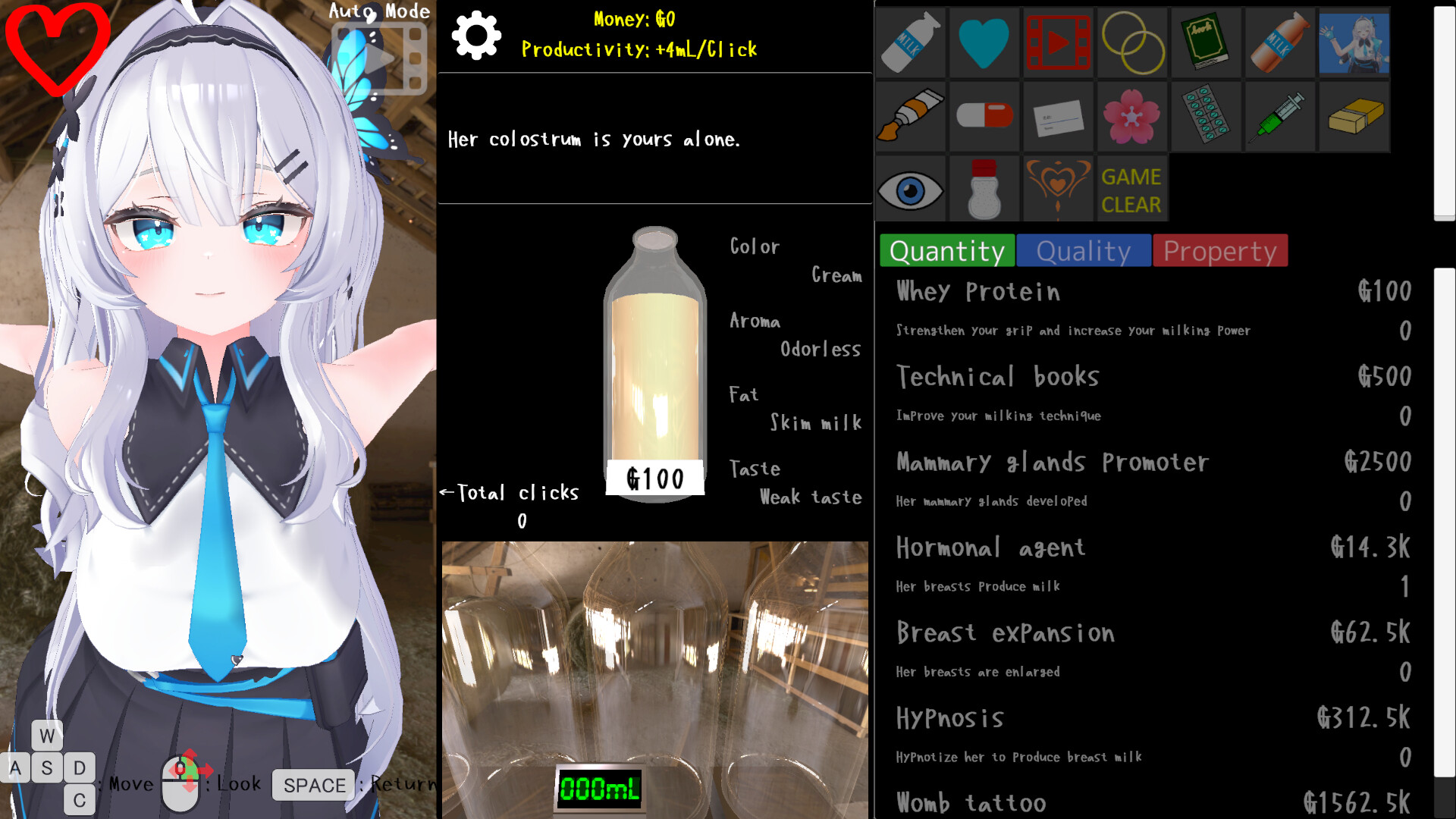Select the green syringe icon
Image resolution: width=1456 pixels, height=819 pixels.
[1281, 117]
